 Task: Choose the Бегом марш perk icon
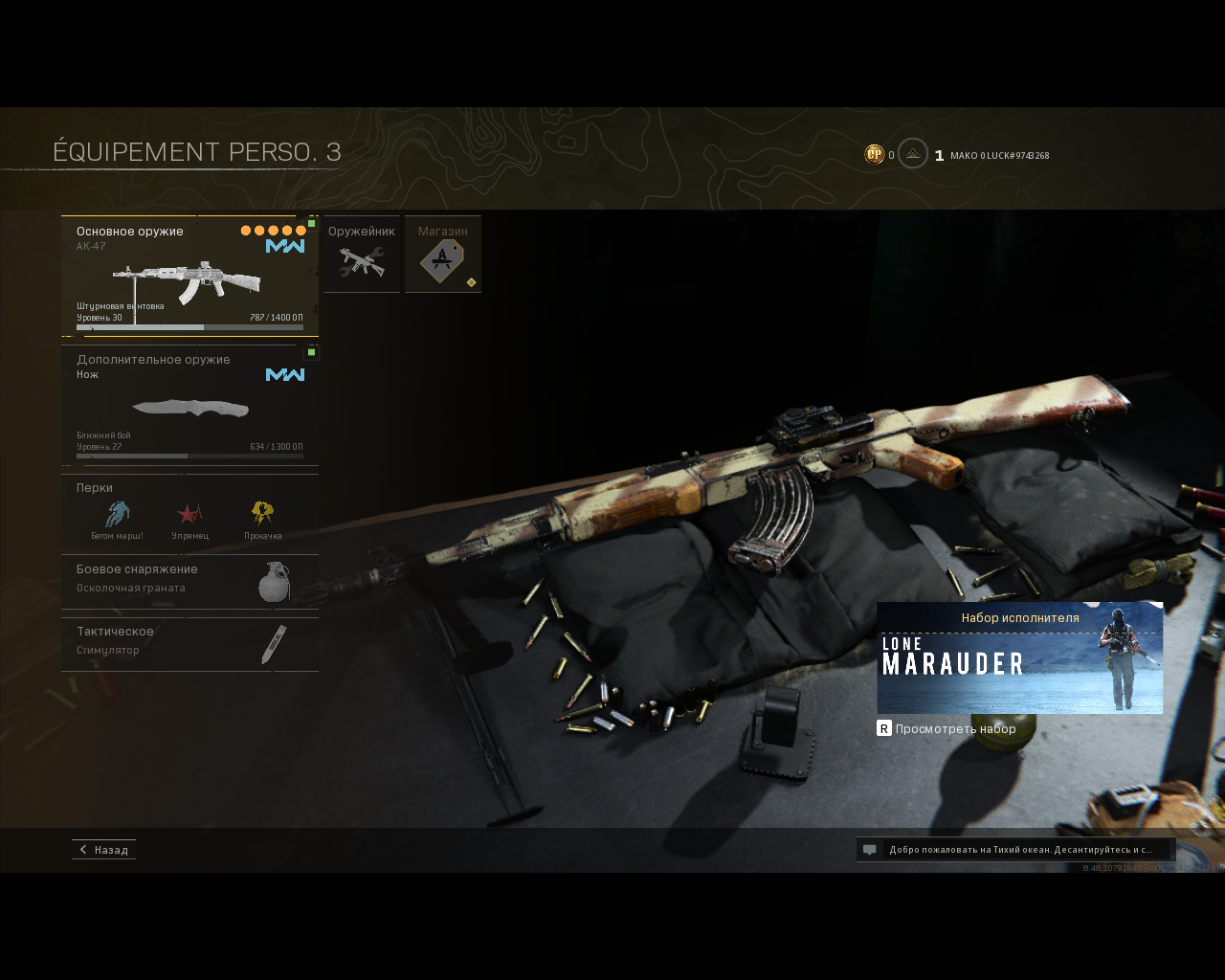click(x=117, y=517)
